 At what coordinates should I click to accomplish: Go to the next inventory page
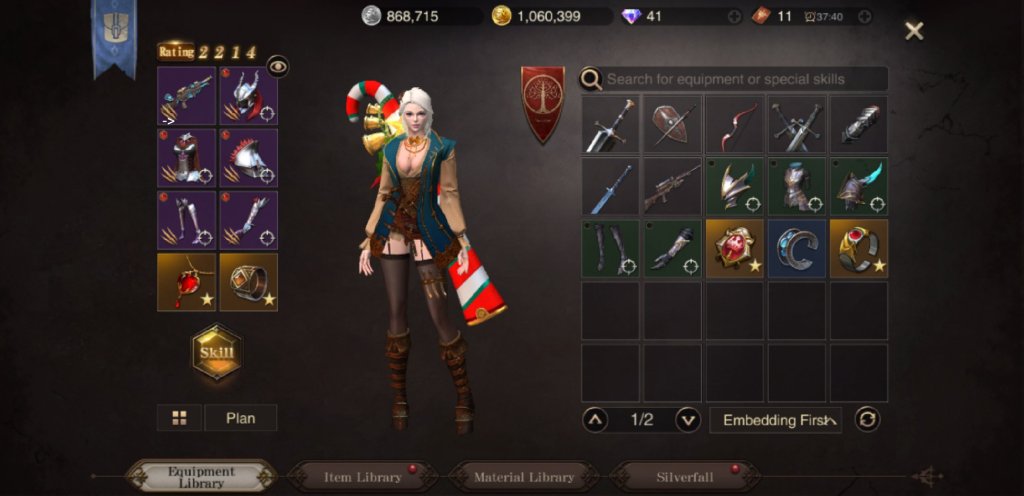[688, 420]
